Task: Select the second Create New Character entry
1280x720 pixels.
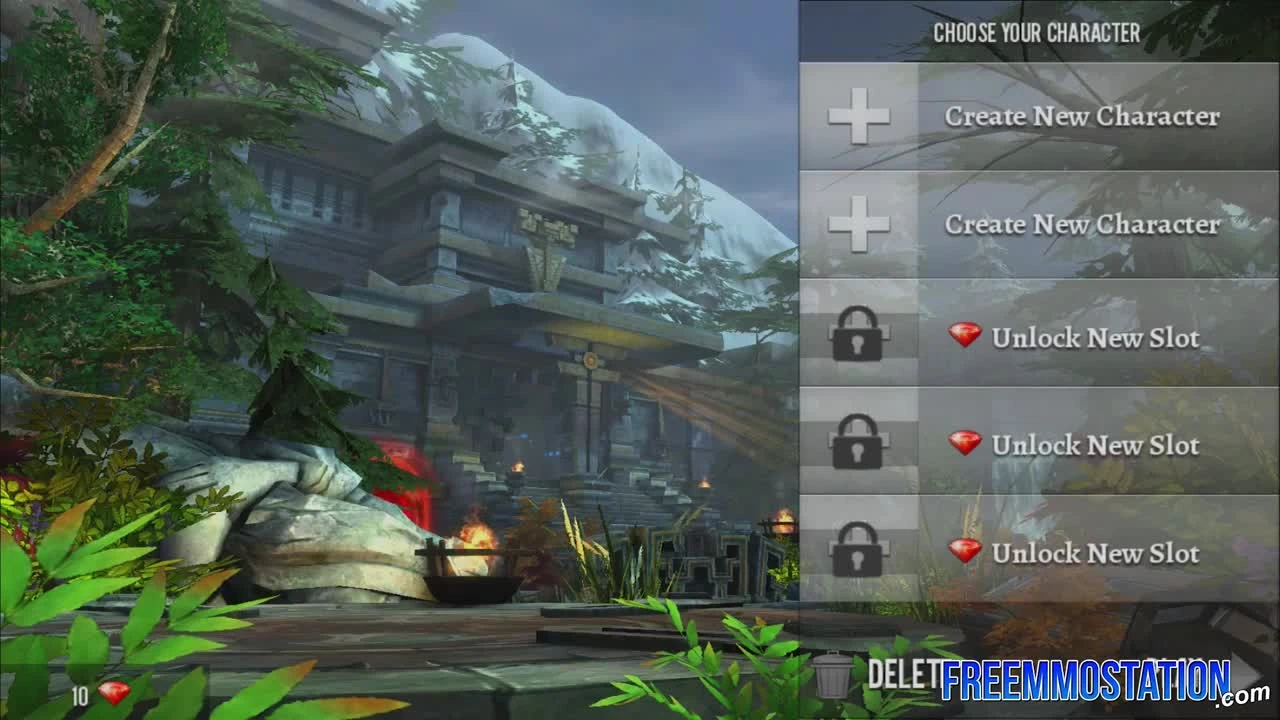Action: 1082,226
